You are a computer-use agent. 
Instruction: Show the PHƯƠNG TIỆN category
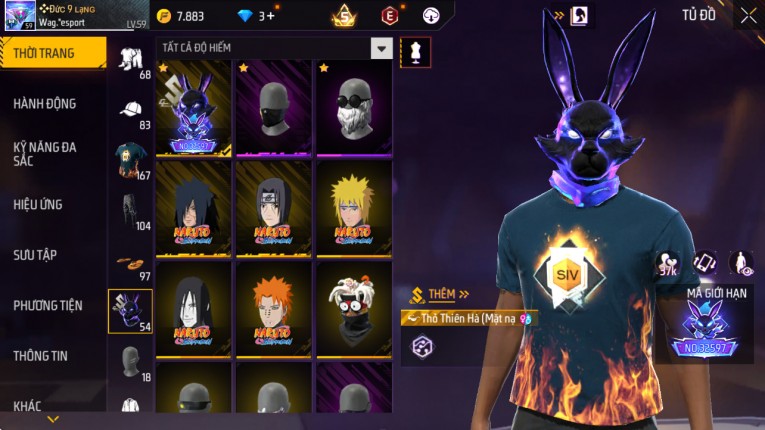(x=48, y=305)
